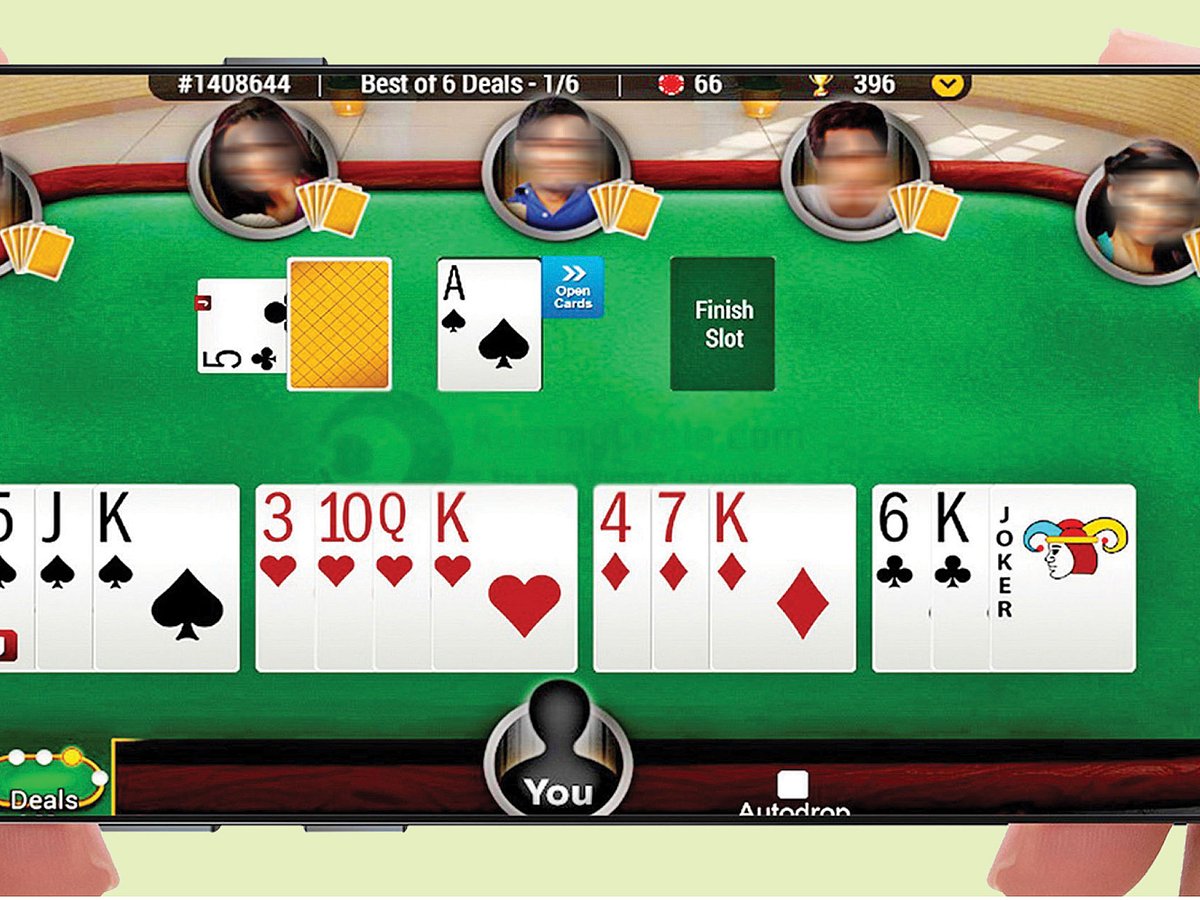Choose the 7 of Diamonds card
Screen dimensions: 1200x900
680,577
